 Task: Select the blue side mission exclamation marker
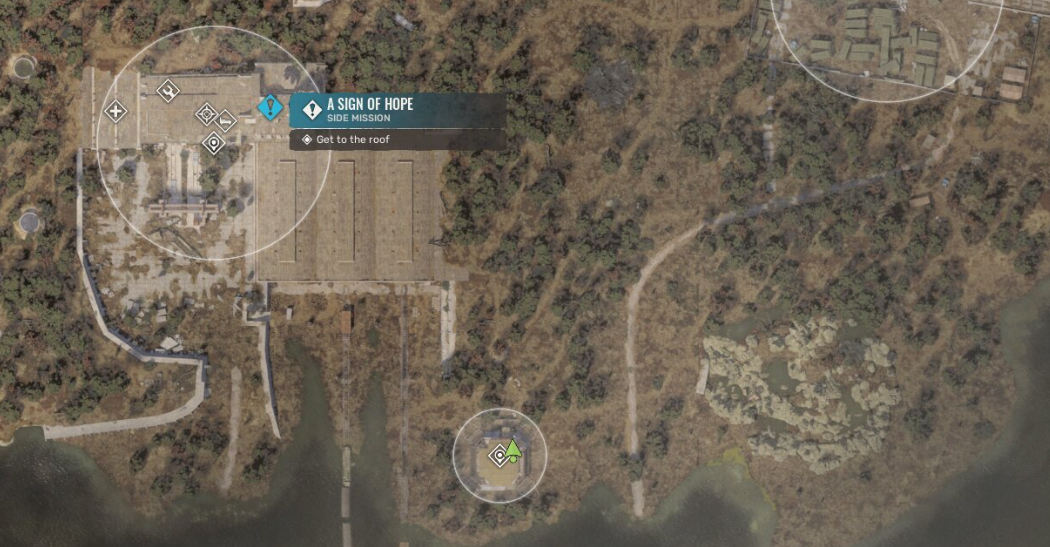[270, 107]
